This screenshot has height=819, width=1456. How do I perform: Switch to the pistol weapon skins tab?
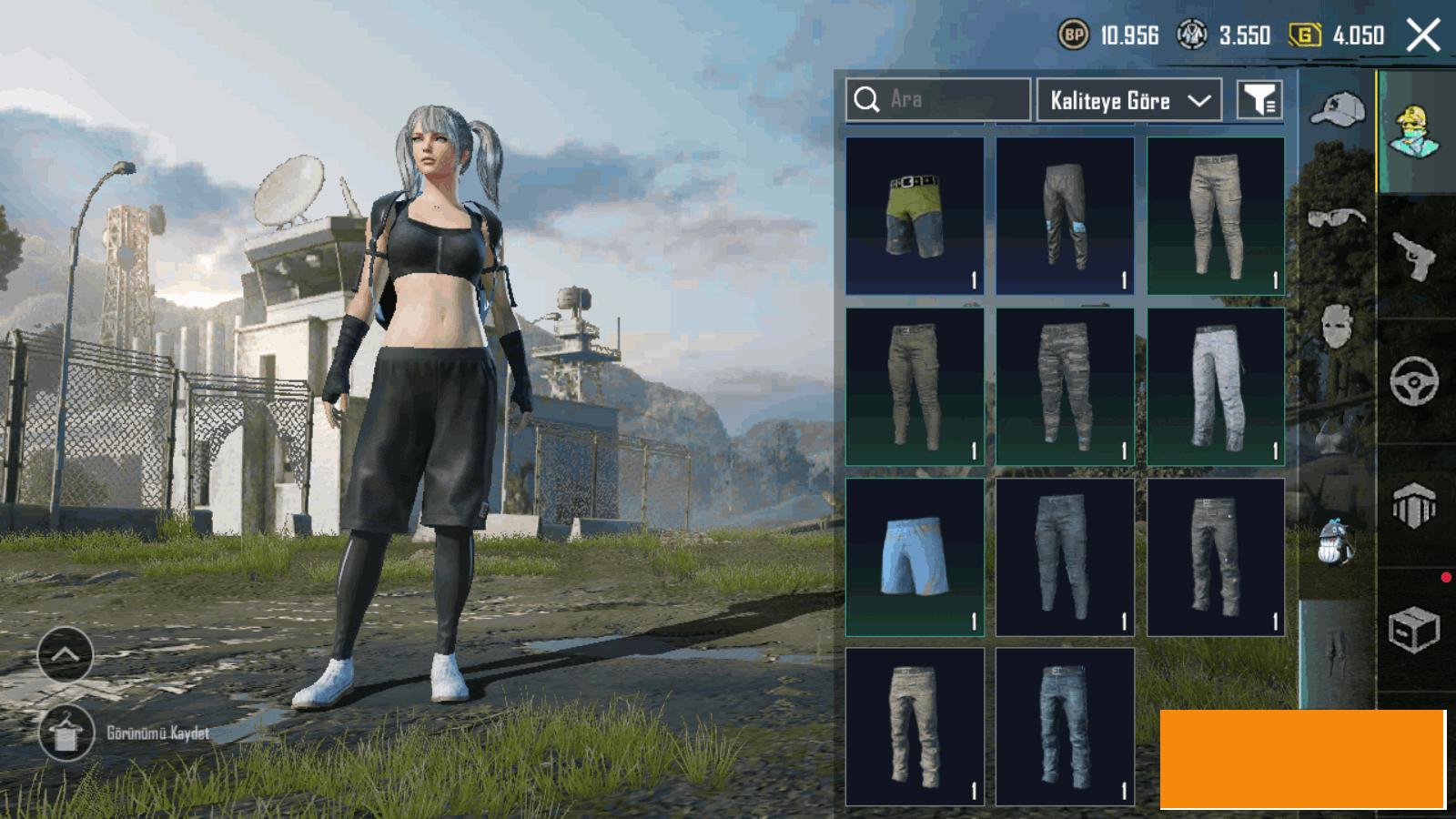(1415, 257)
